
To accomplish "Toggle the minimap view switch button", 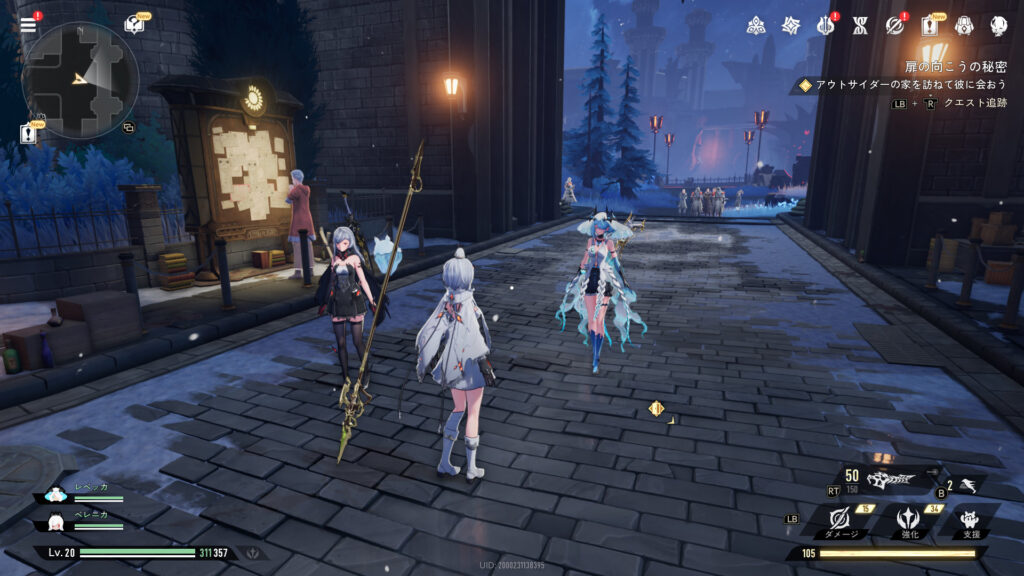I will tap(128, 128).
